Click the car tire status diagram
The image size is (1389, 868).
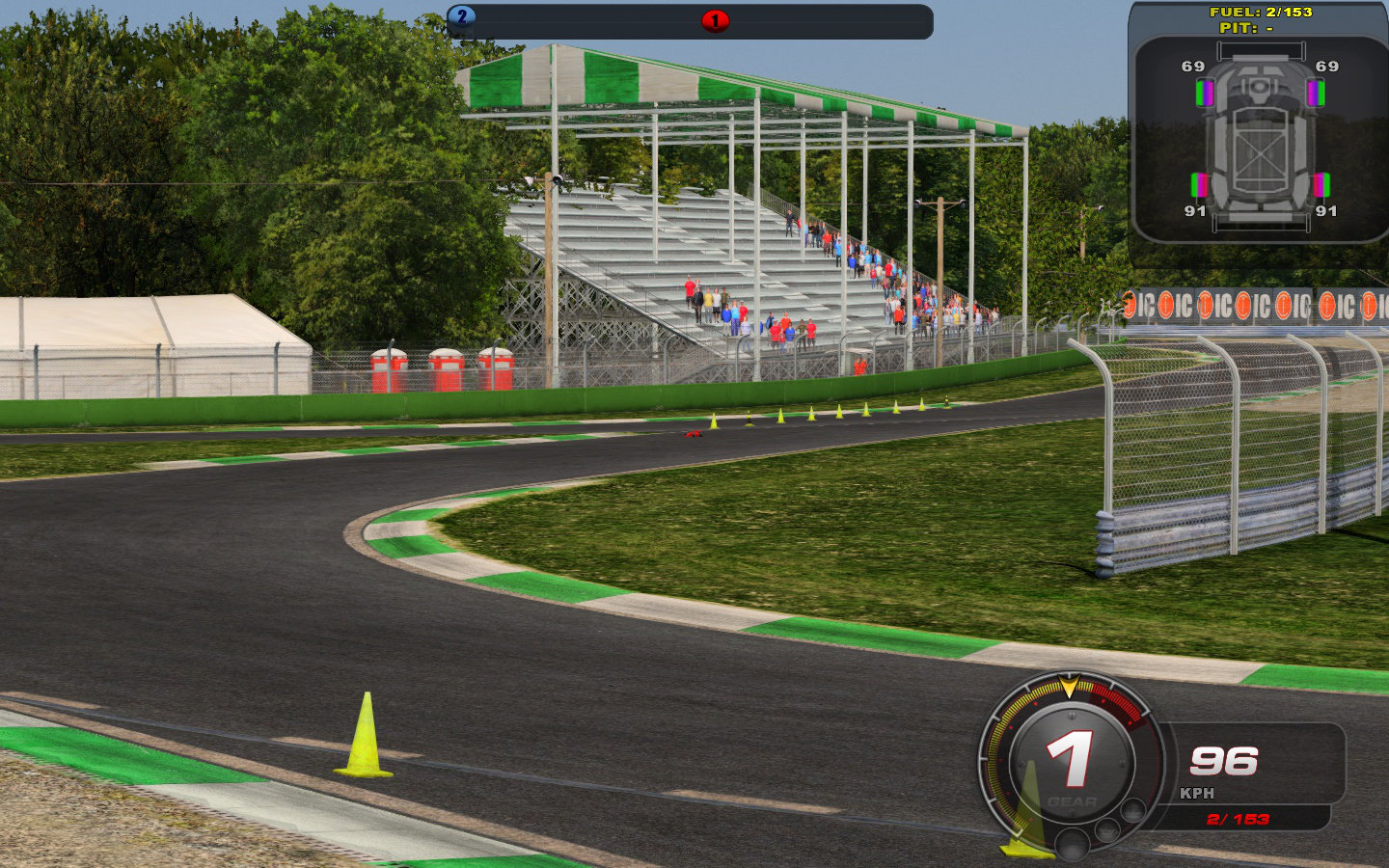click(x=1259, y=140)
